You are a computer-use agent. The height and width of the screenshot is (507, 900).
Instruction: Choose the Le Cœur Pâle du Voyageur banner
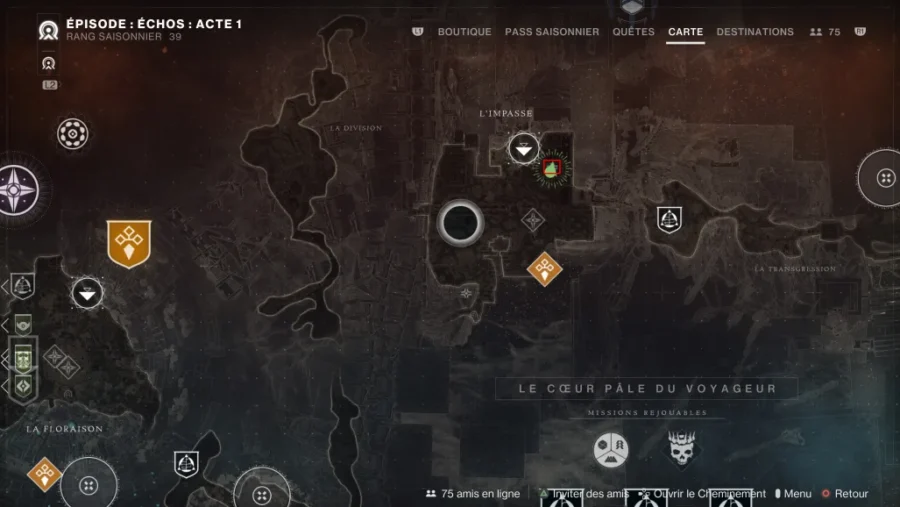click(x=647, y=388)
